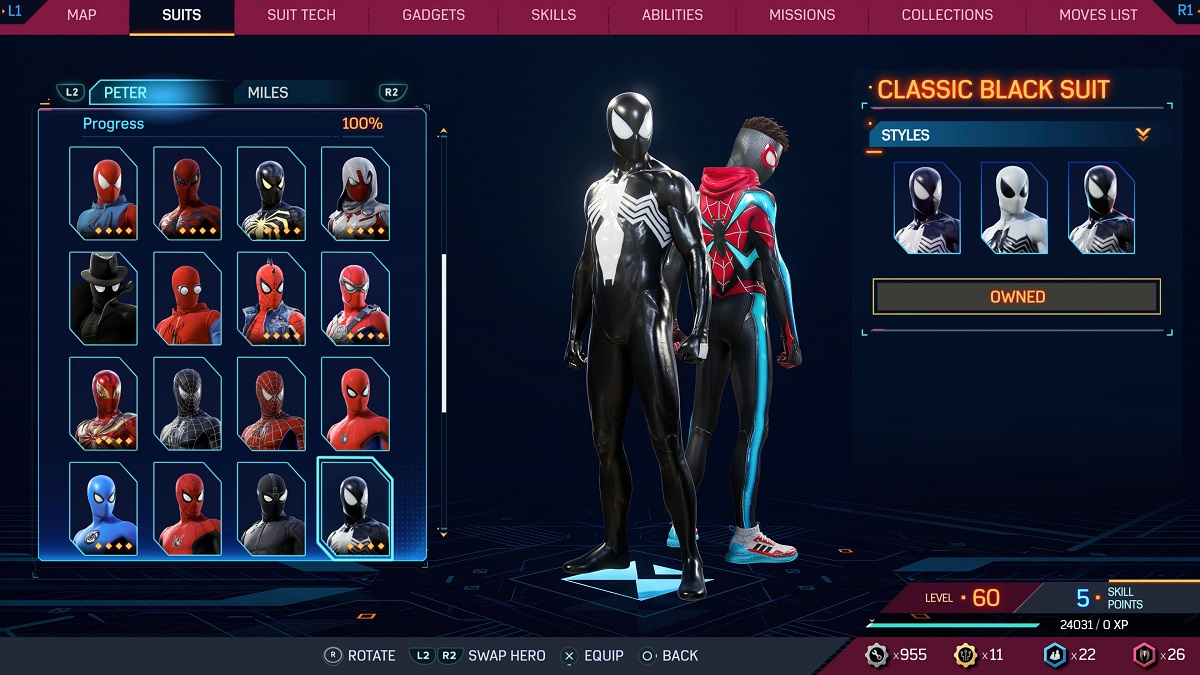Go to the Skills tab

pos(554,15)
